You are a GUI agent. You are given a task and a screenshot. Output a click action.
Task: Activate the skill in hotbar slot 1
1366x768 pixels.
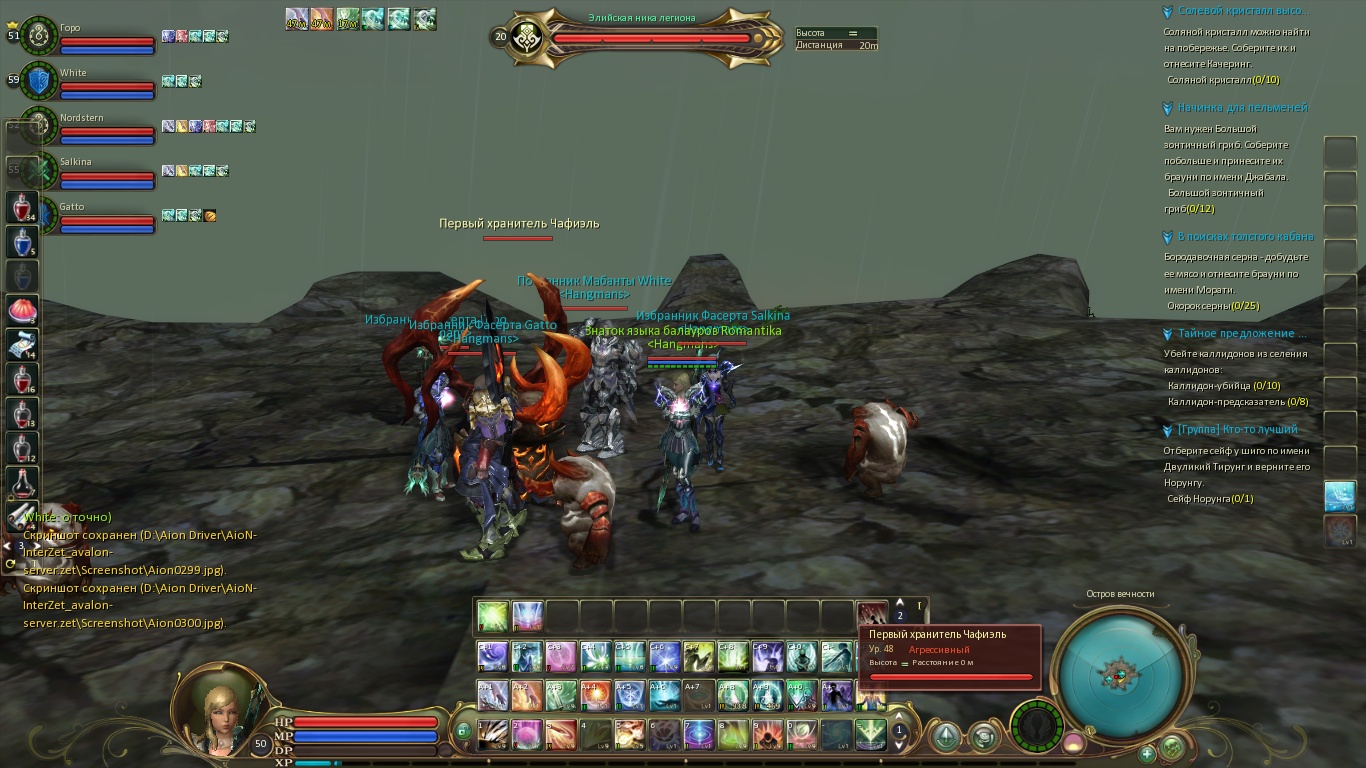pos(492,735)
